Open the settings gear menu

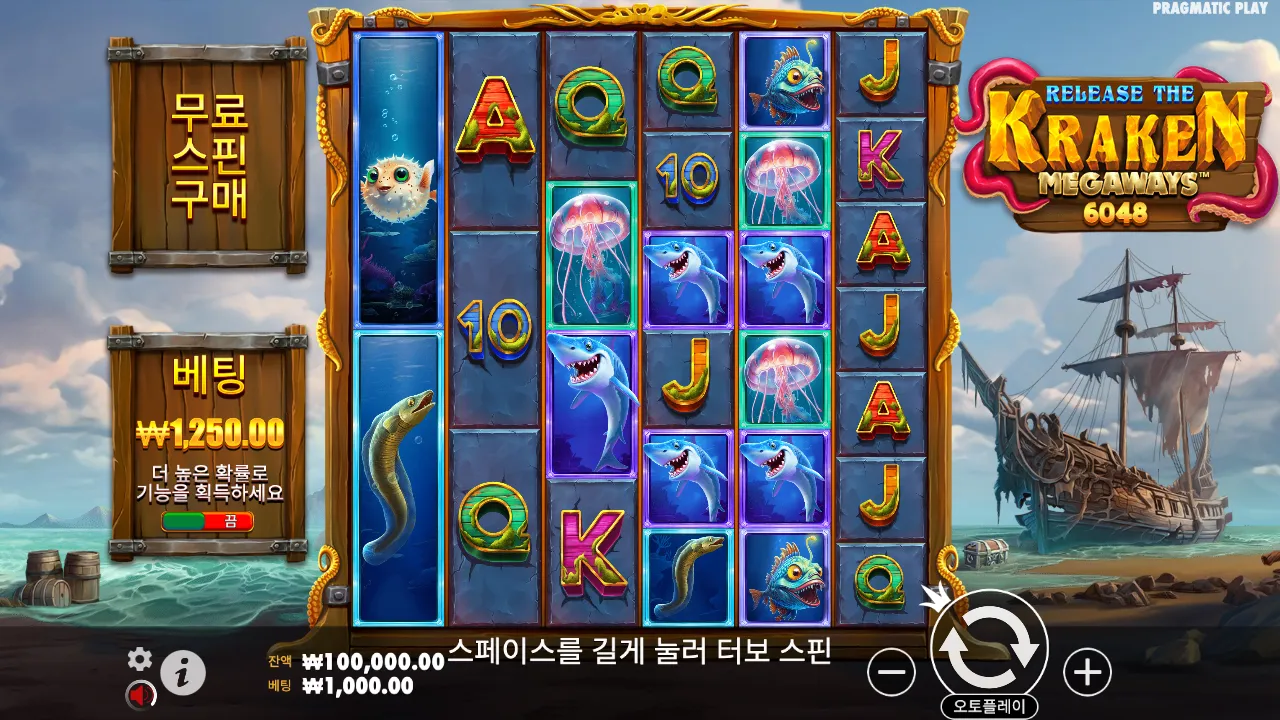point(139,659)
